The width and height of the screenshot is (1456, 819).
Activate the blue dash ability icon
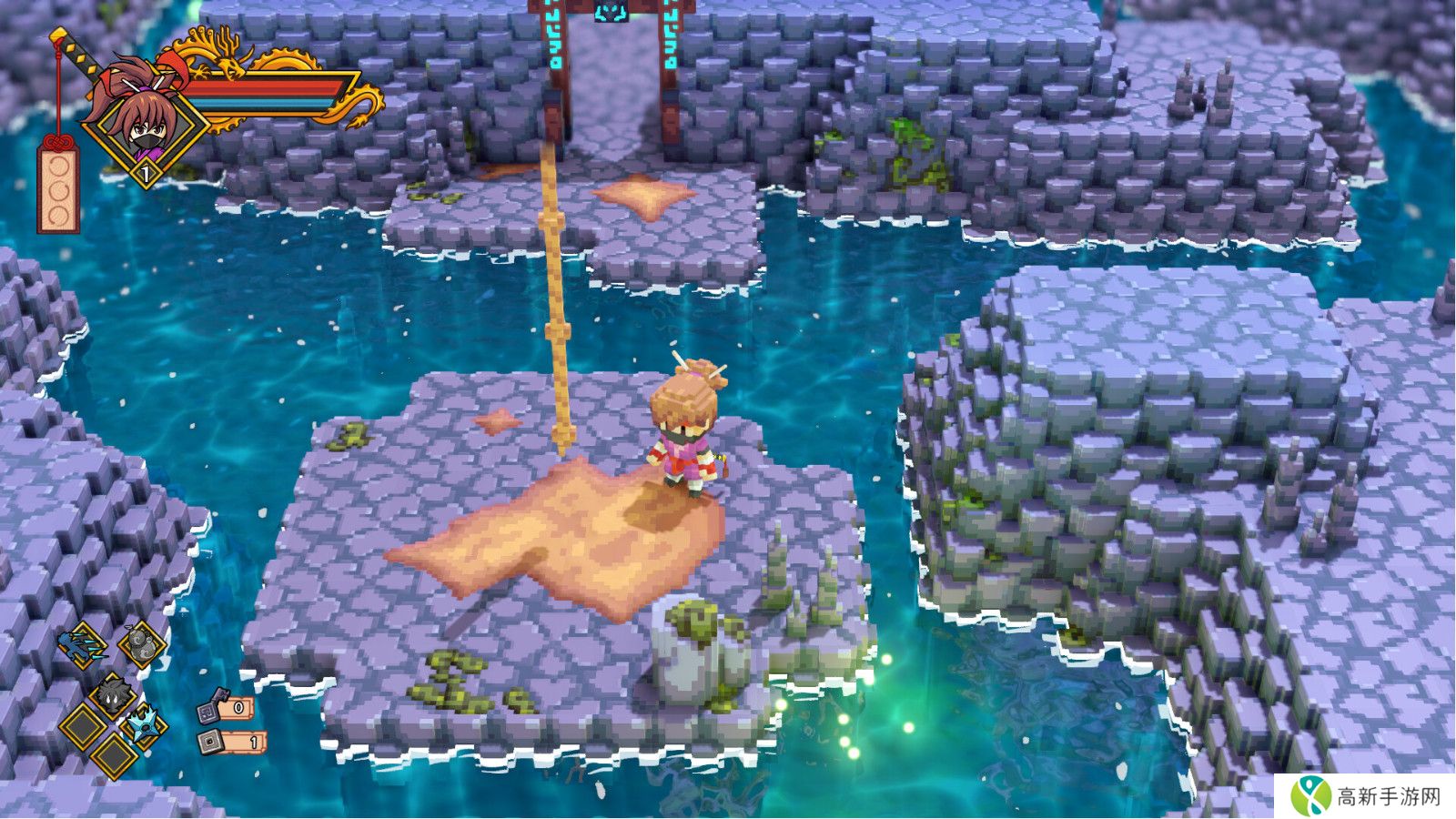[84, 645]
